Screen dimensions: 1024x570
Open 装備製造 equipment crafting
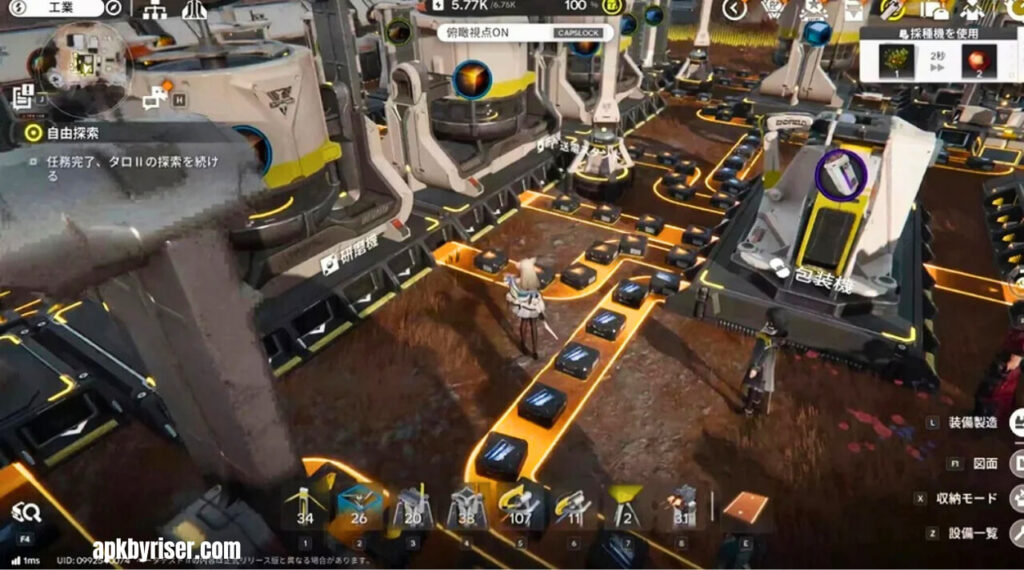[971, 423]
